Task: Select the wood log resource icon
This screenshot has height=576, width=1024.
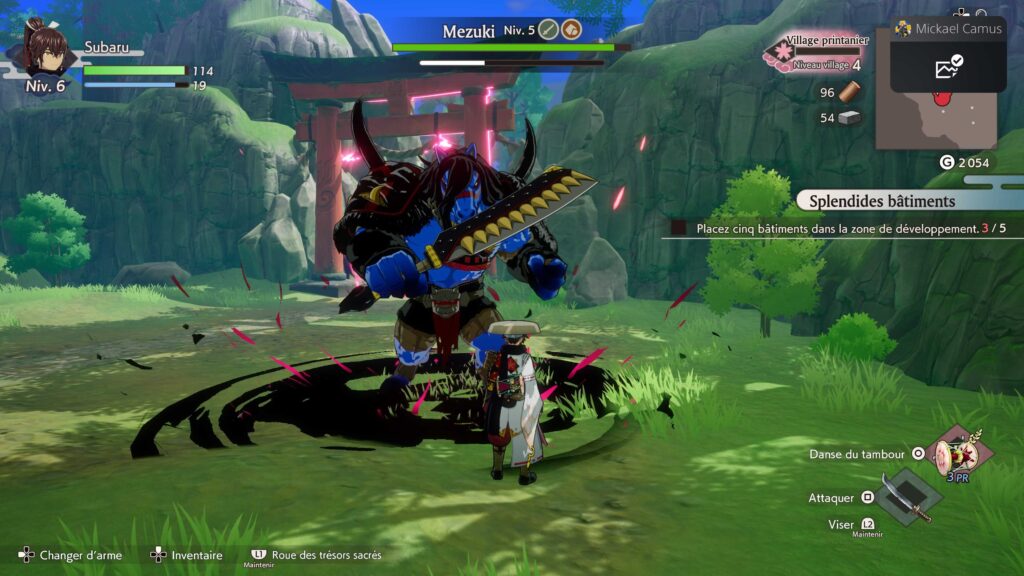Action: [849, 93]
